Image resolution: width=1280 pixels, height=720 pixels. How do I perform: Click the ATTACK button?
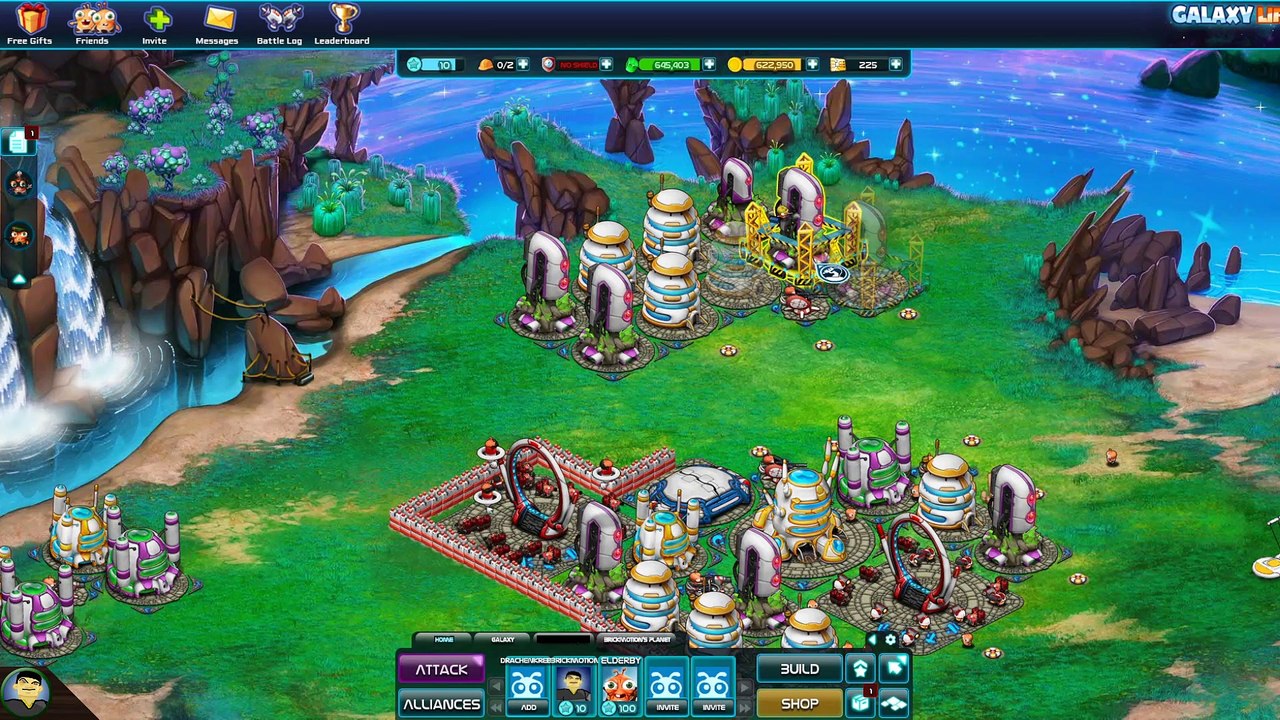point(441,669)
